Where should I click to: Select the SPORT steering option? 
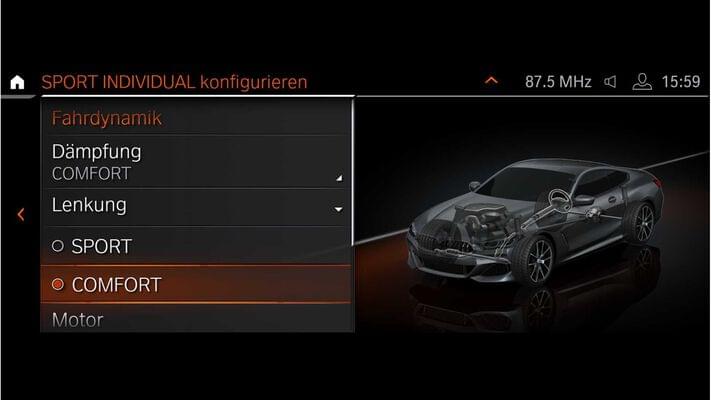[197, 246]
